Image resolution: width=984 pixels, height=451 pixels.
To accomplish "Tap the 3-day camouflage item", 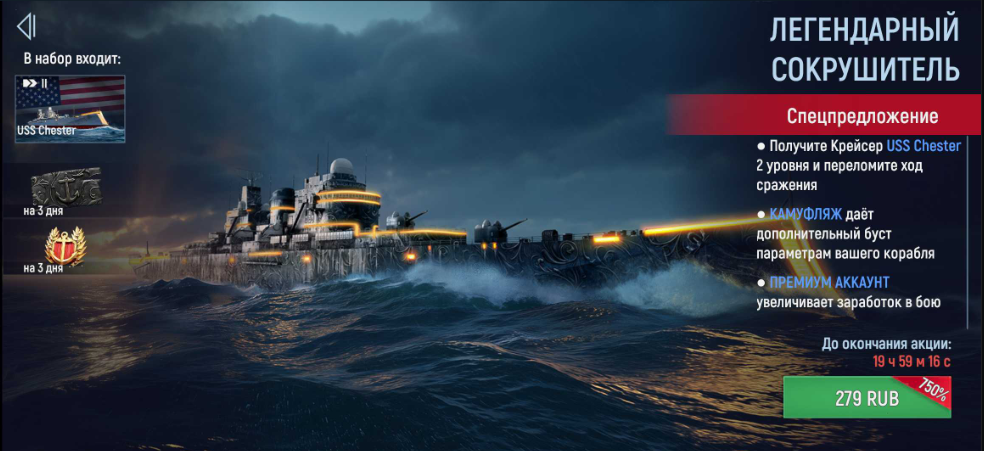I will click(64, 186).
